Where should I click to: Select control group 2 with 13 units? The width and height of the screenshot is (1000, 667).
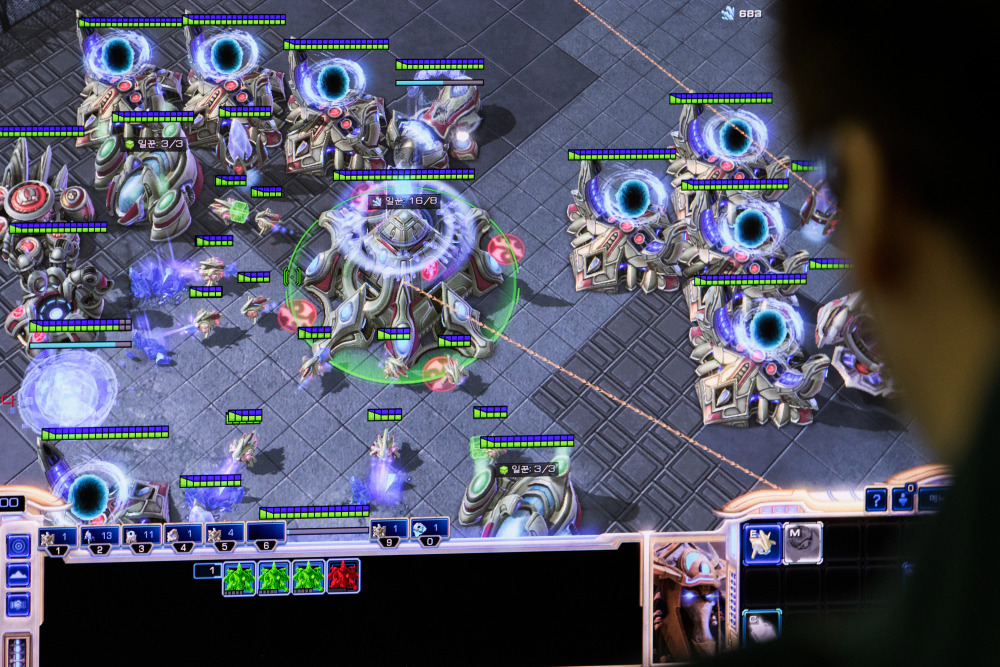100,537
